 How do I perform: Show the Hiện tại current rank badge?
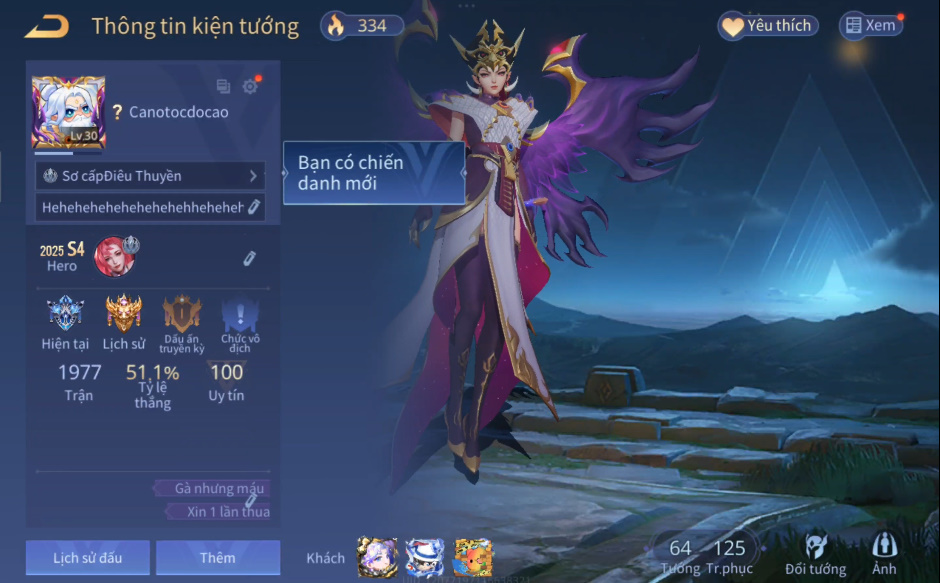[65, 315]
